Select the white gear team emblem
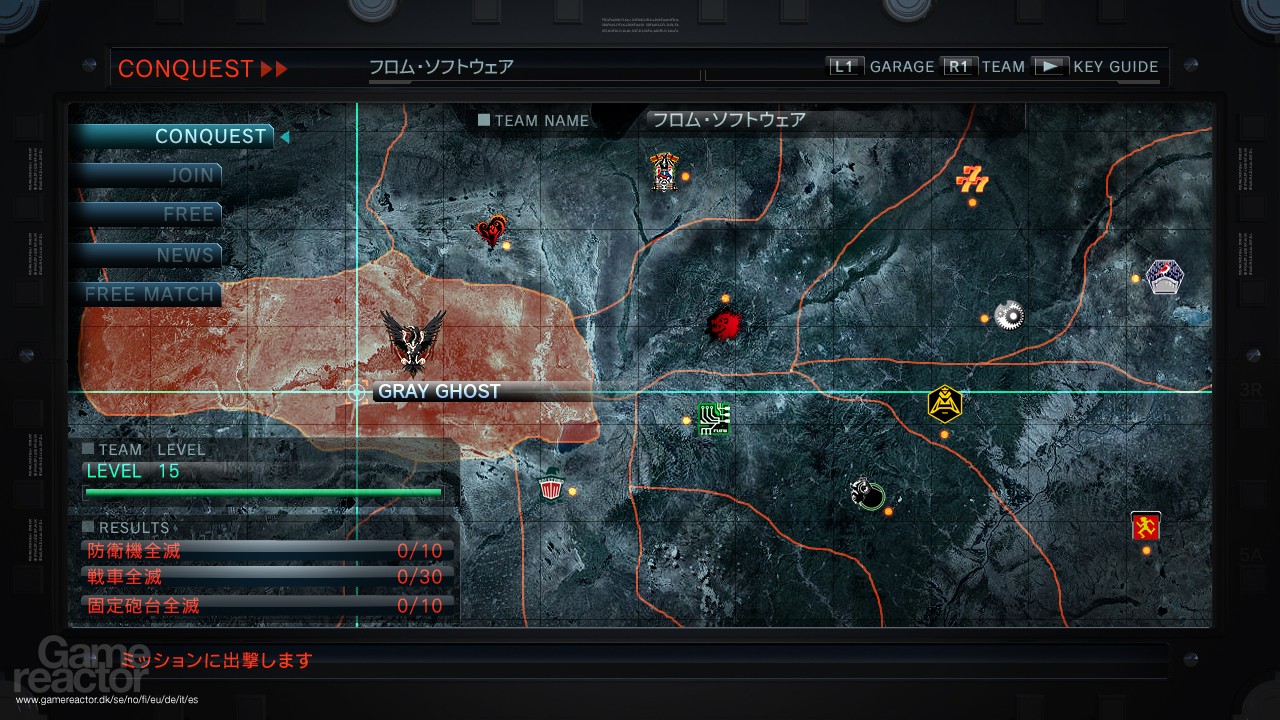Viewport: 1280px width, 720px height. pos(1008,313)
